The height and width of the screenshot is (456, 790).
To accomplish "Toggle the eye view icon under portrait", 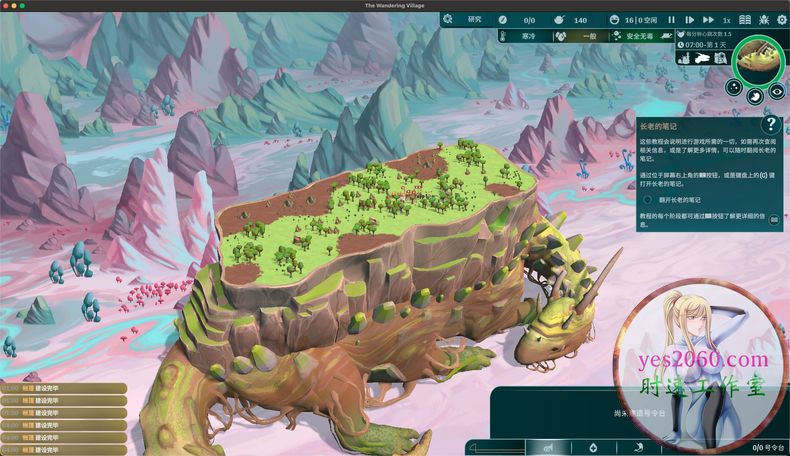I will [x=777, y=92].
